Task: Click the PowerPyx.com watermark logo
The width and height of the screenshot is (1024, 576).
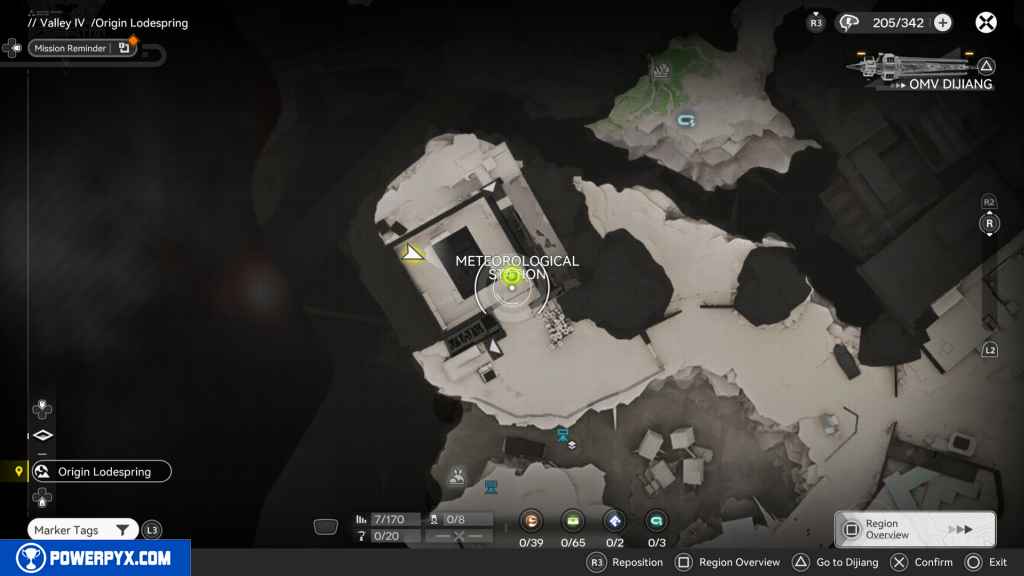Action: 95,558
